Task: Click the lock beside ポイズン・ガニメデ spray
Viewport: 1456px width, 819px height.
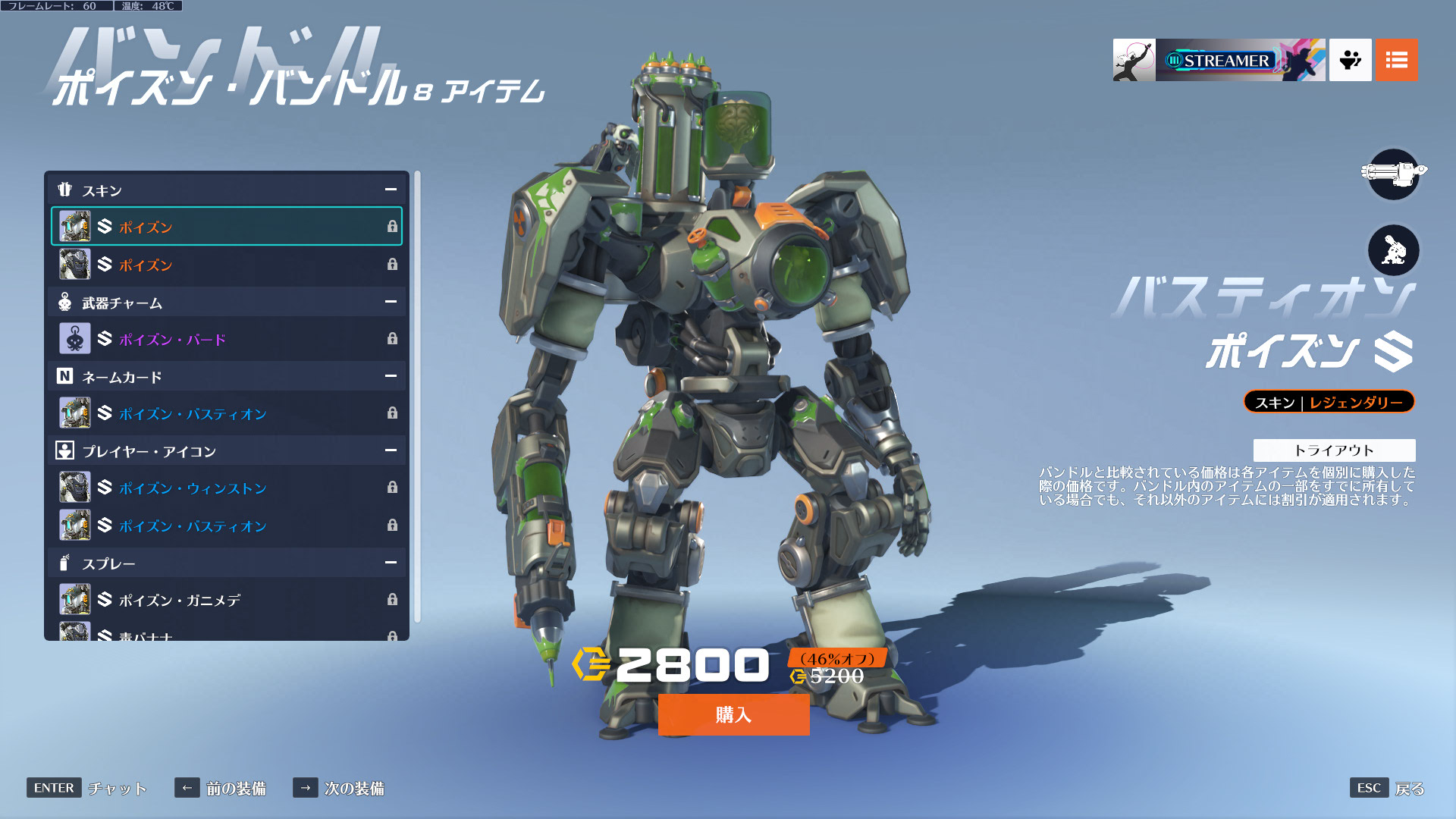Action: click(x=393, y=599)
